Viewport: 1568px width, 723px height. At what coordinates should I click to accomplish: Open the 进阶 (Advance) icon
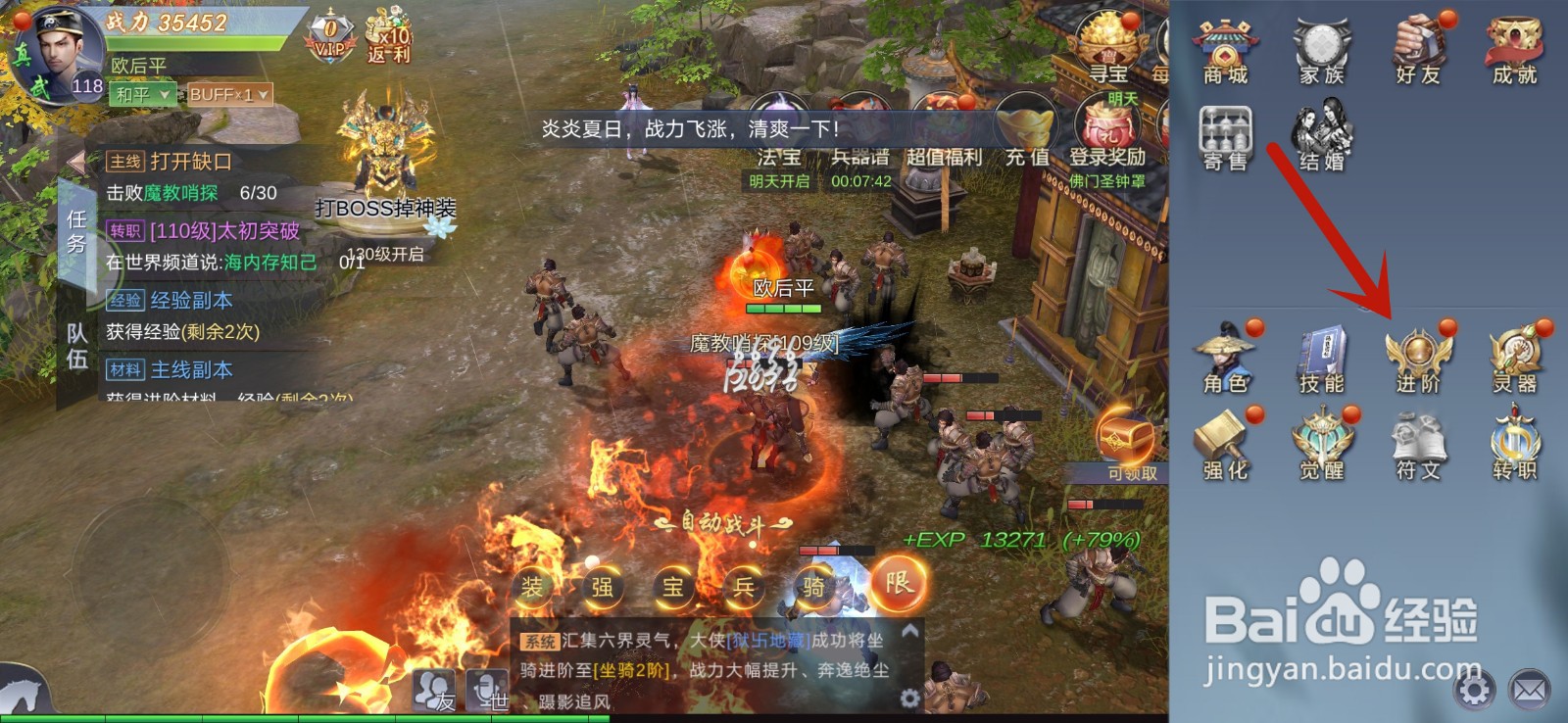pyautogui.click(x=1417, y=348)
